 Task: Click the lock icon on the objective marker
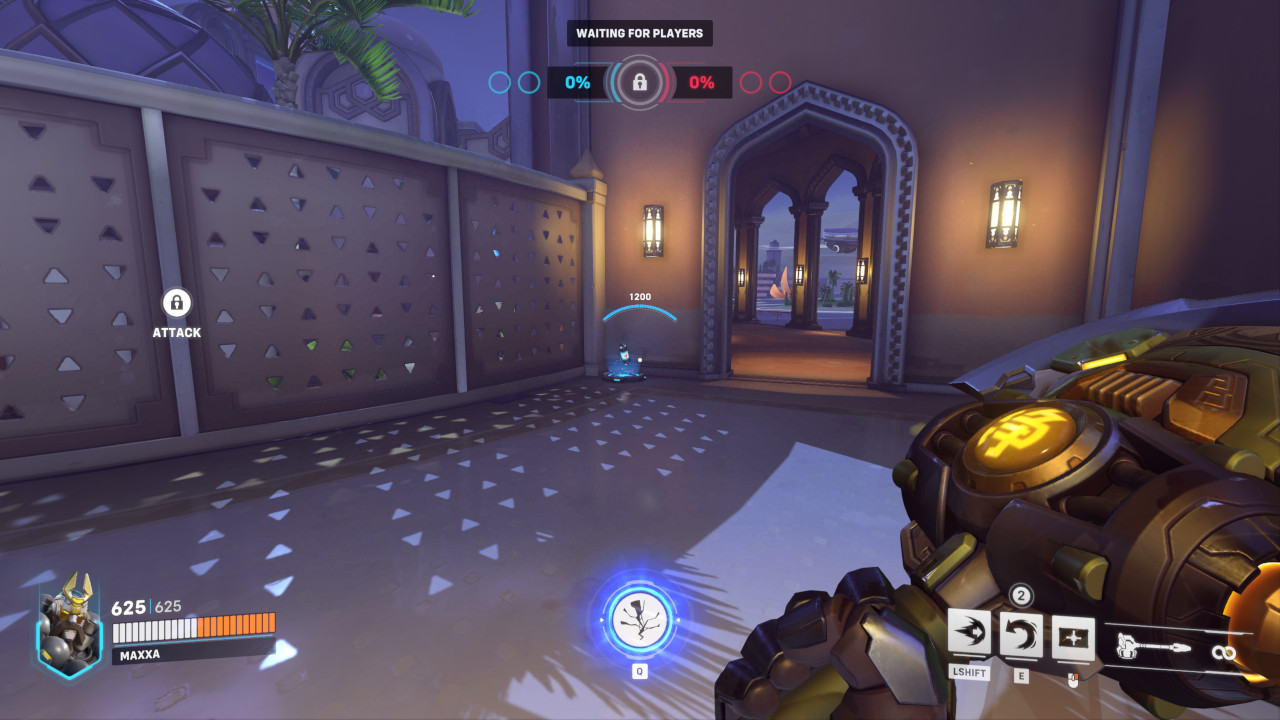coord(640,83)
